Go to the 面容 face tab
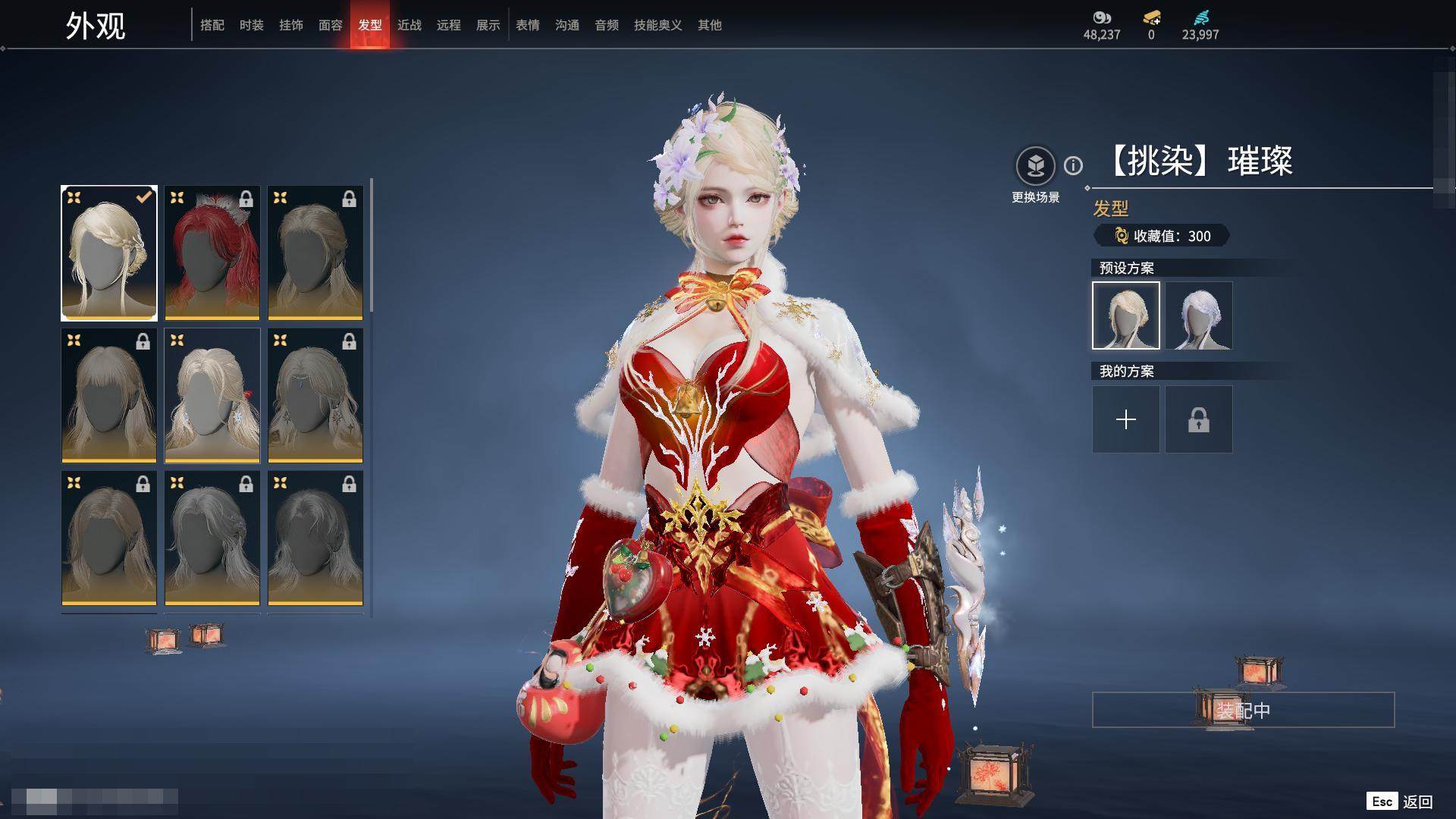Viewport: 1456px width, 819px height. (x=330, y=25)
